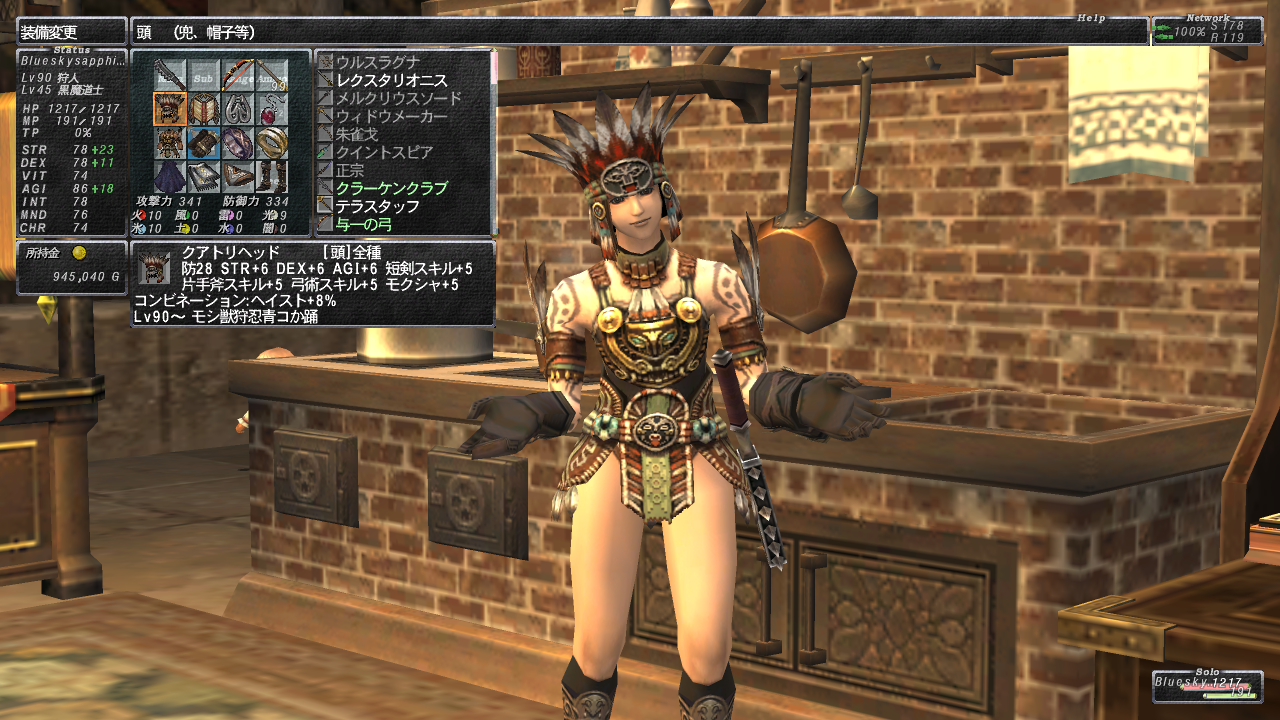
Task: Choose 与一の弓 from the item list
Action: coord(365,224)
